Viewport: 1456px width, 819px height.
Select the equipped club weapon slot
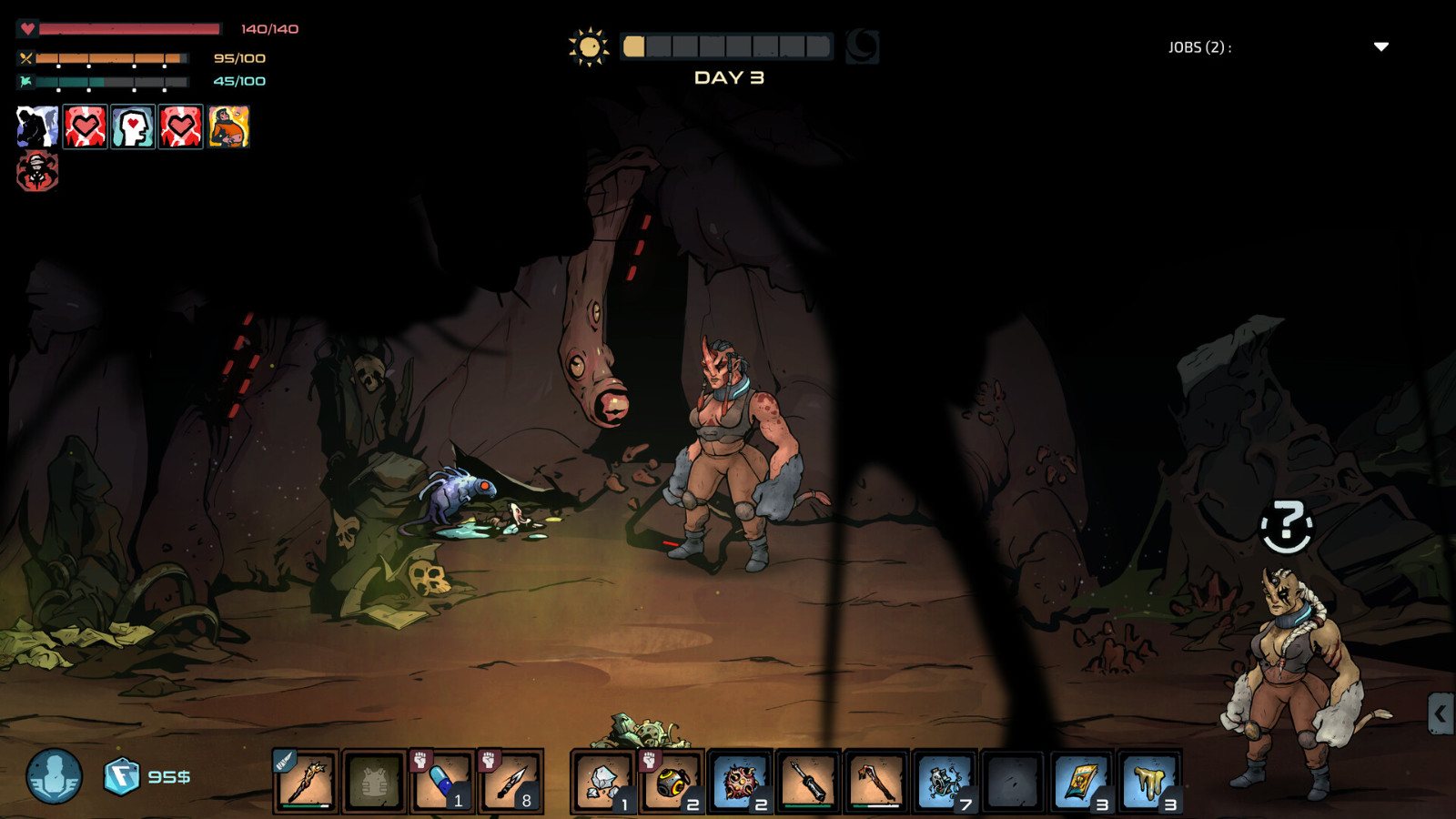tap(307, 781)
